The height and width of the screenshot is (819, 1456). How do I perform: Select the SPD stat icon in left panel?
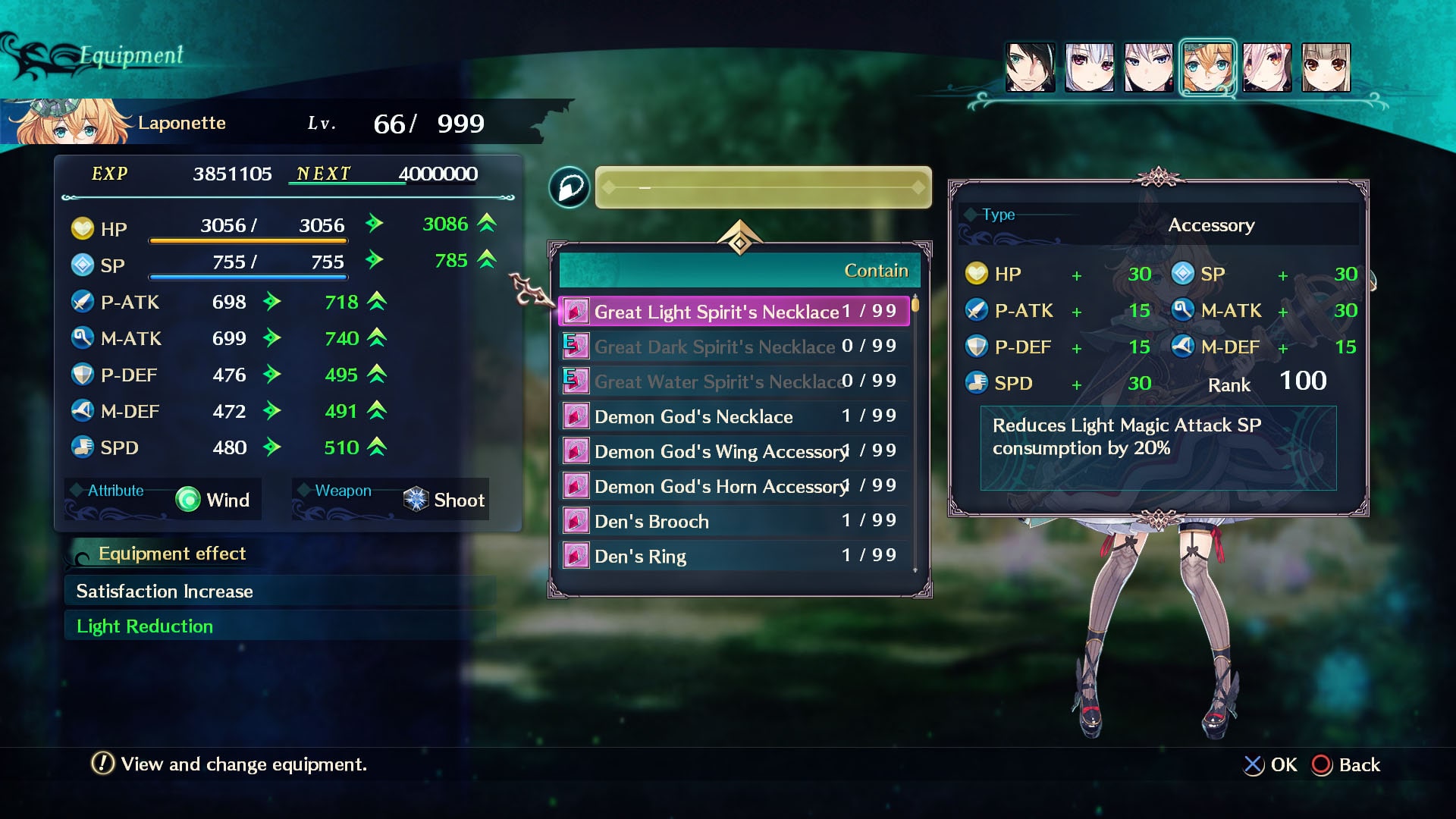[83, 447]
